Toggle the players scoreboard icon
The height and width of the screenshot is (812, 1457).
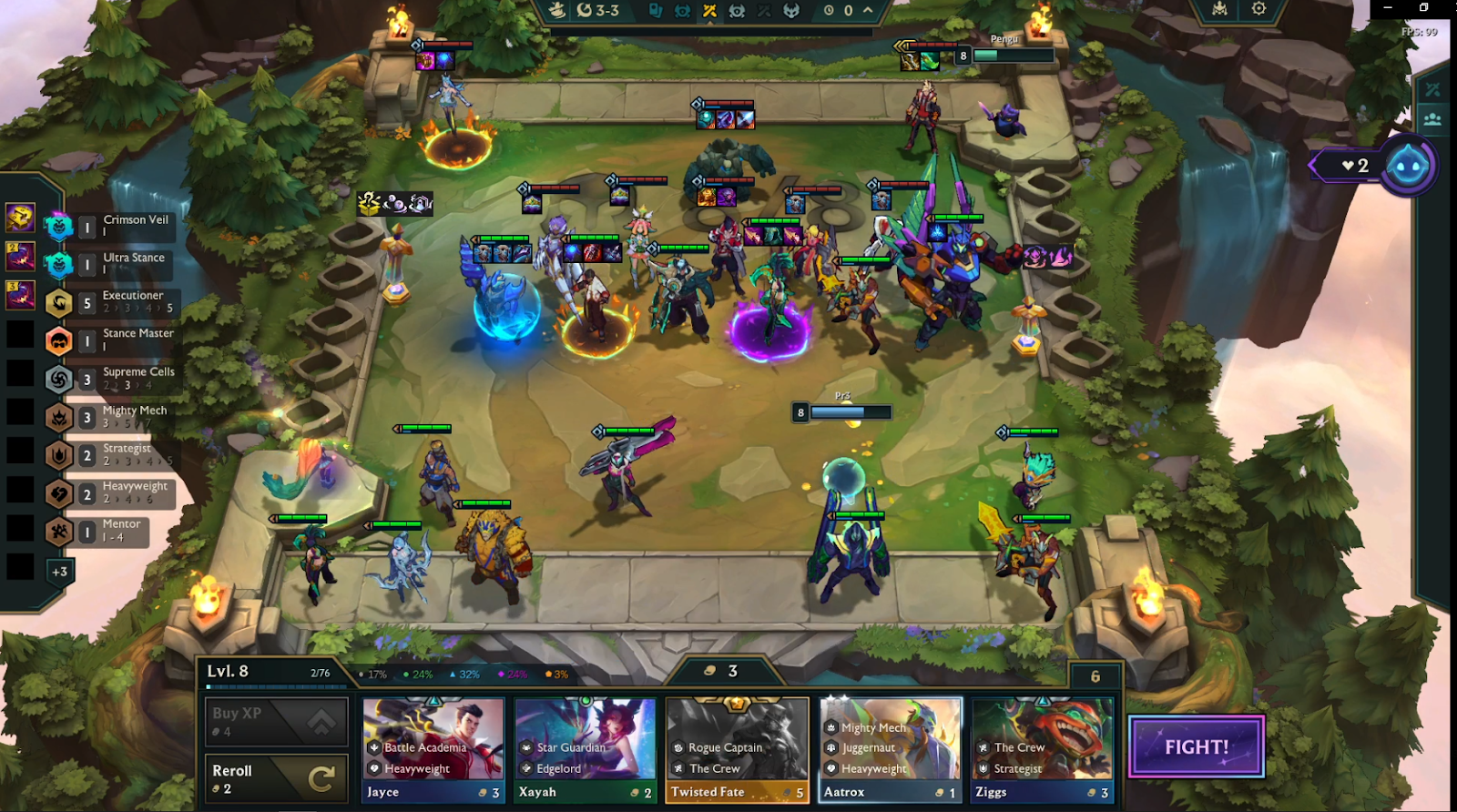pos(1432,119)
